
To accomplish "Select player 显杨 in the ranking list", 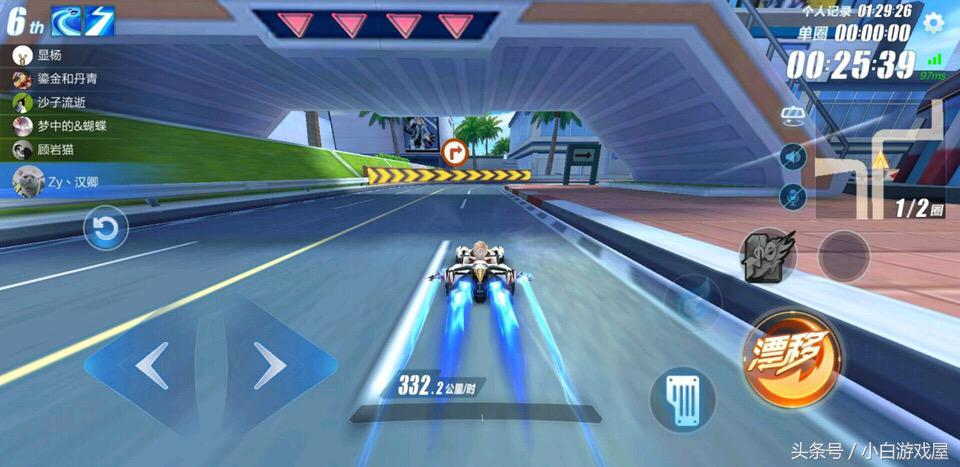I will pos(50,55).
